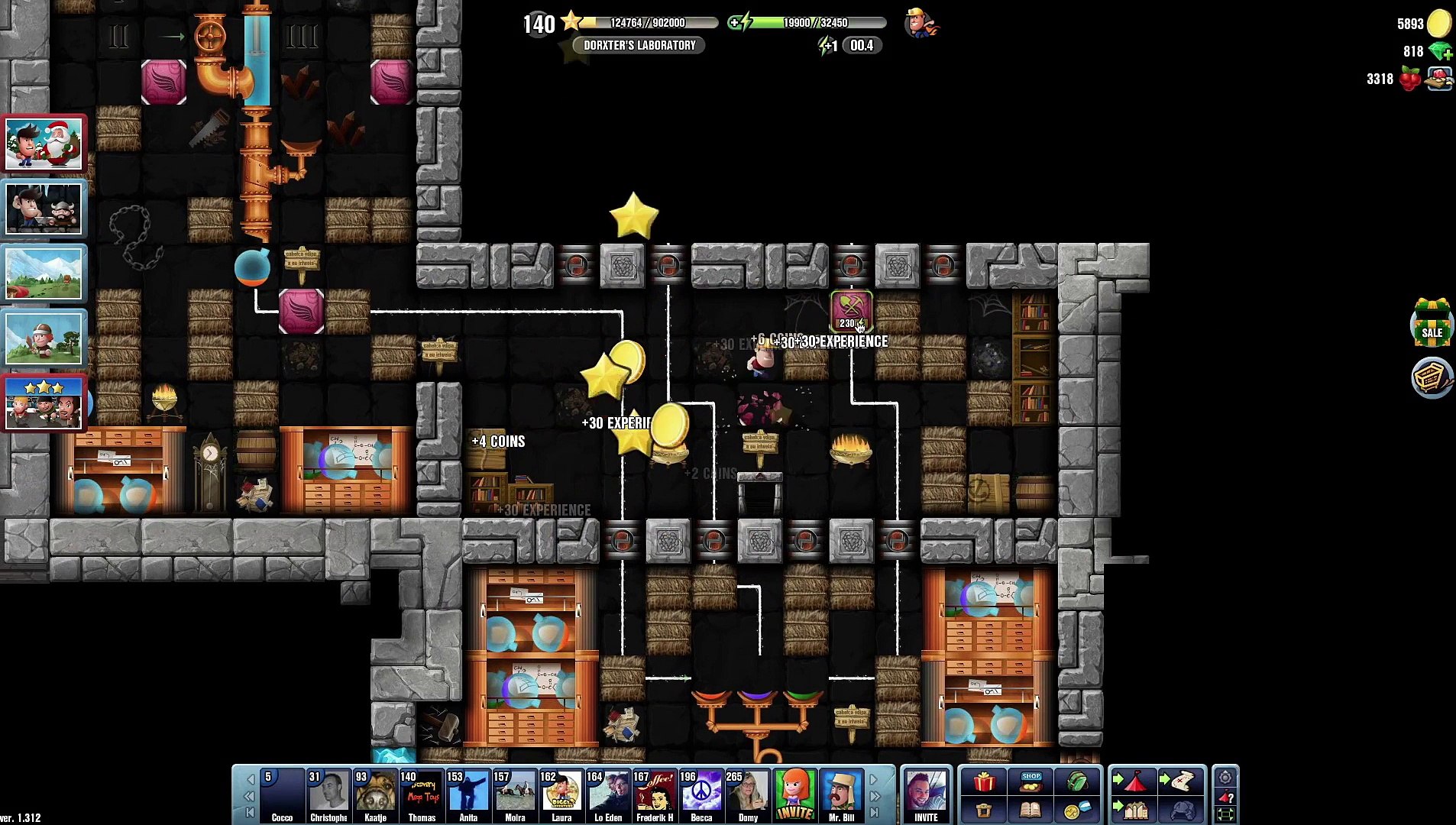This screenshot has height=825, width=1456.
Task: Open the player avatar profile icon
Action: coord(921,23)
